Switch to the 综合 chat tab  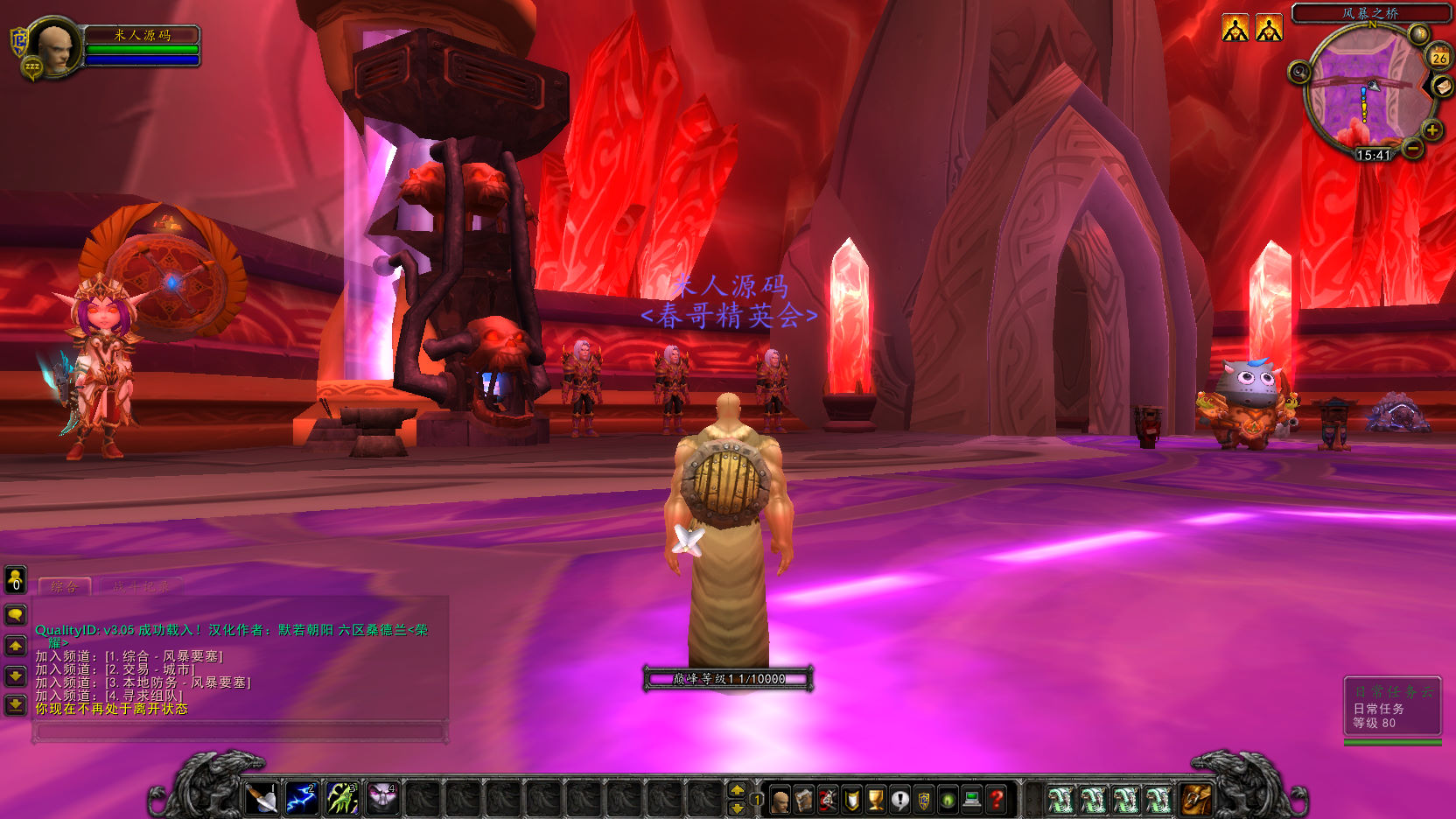65,586
